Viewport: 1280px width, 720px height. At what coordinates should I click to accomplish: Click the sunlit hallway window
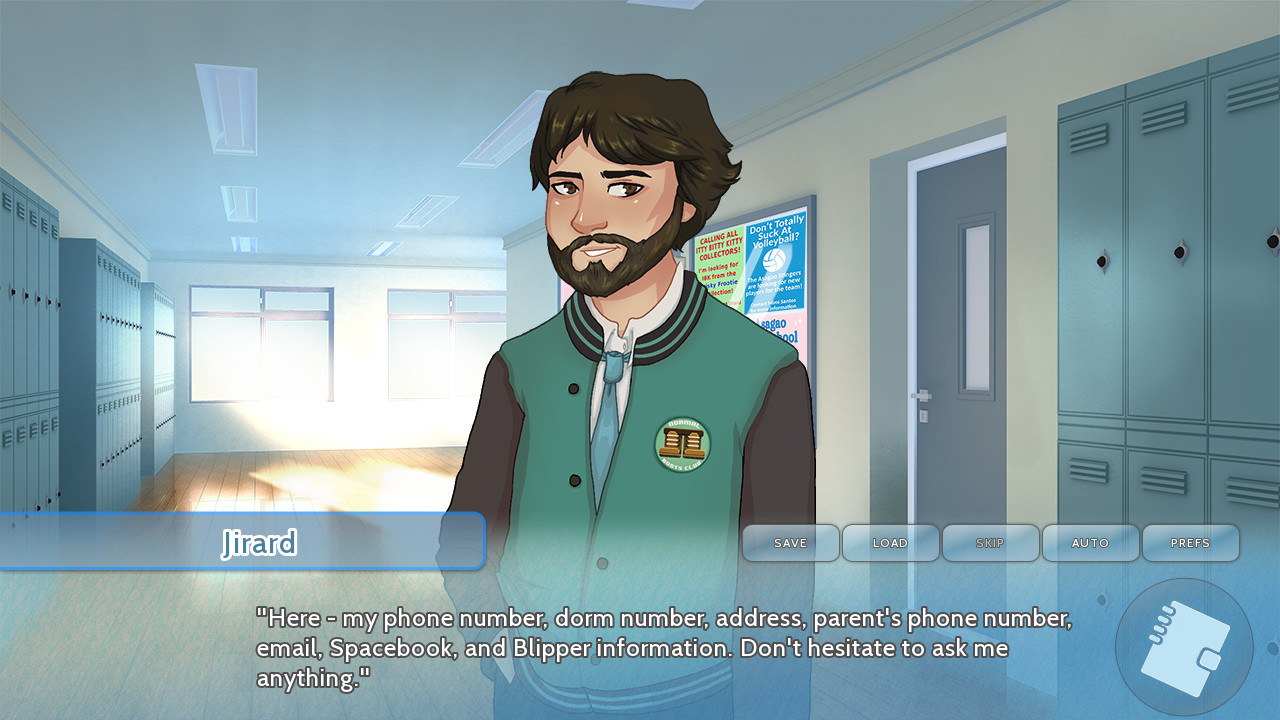[x=260, y=350]
